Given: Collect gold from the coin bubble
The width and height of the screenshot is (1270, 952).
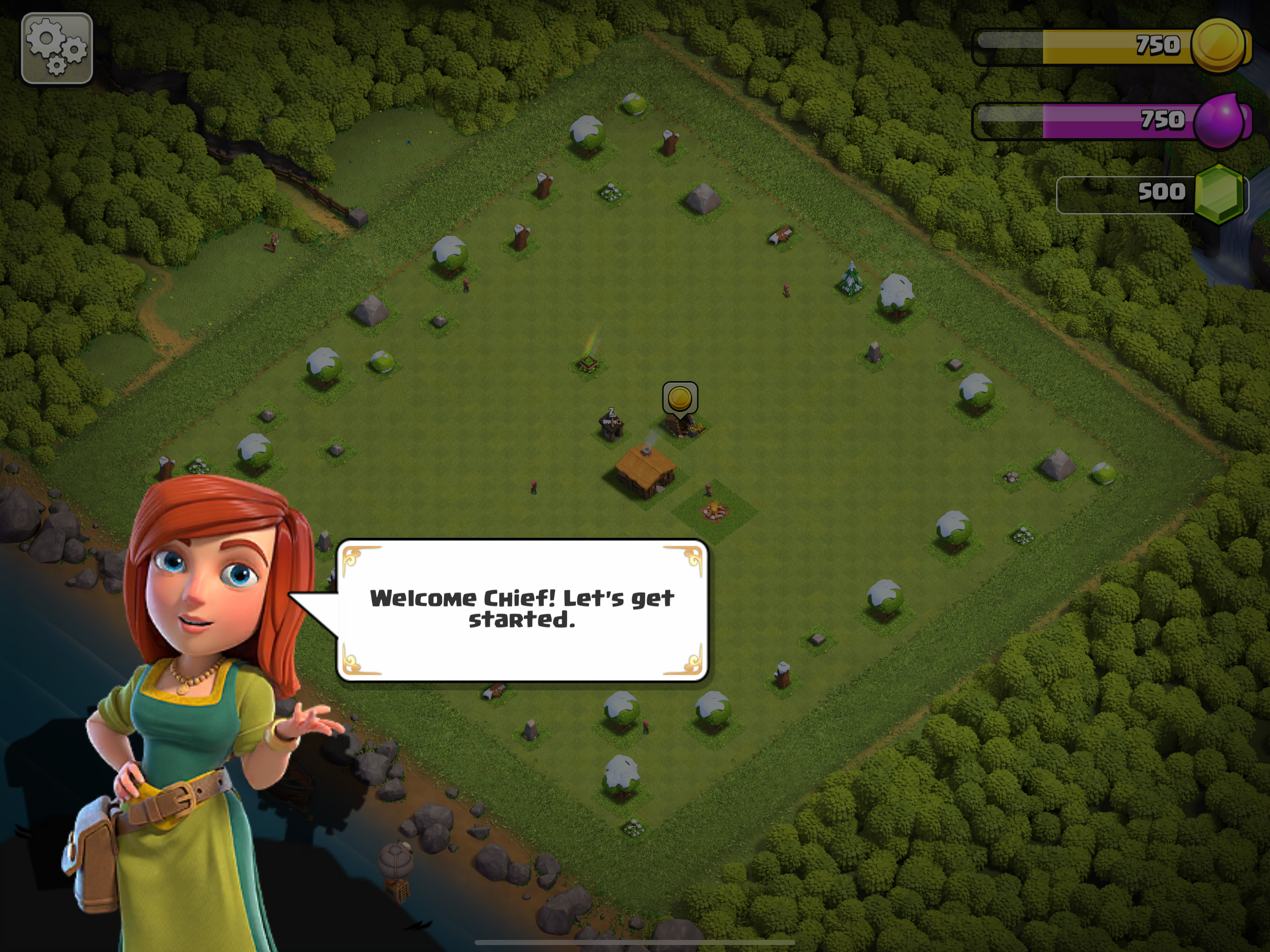Looking at the screenshot, I should [x=680, y=398].
